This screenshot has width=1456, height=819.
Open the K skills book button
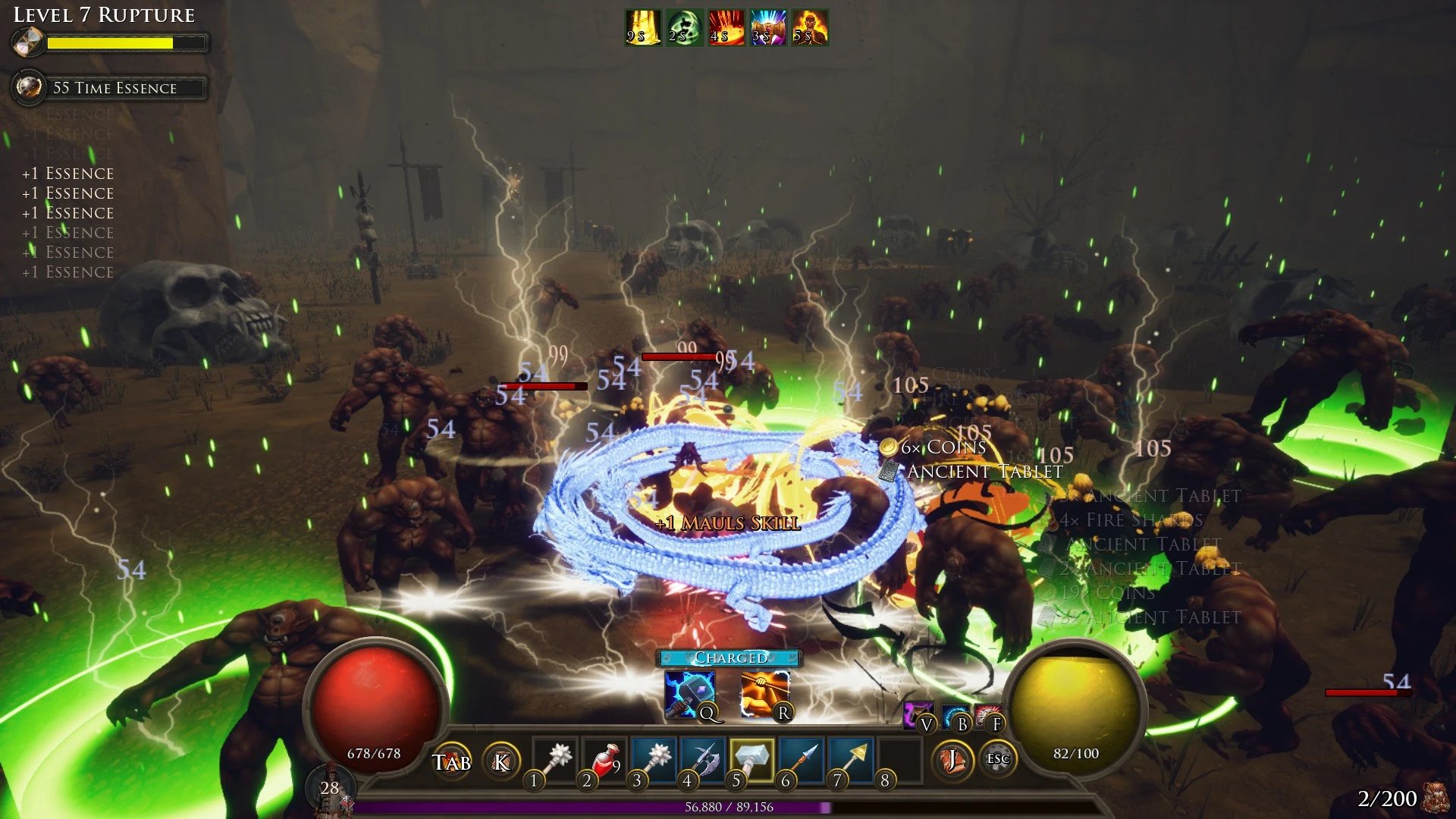point(501,761)
